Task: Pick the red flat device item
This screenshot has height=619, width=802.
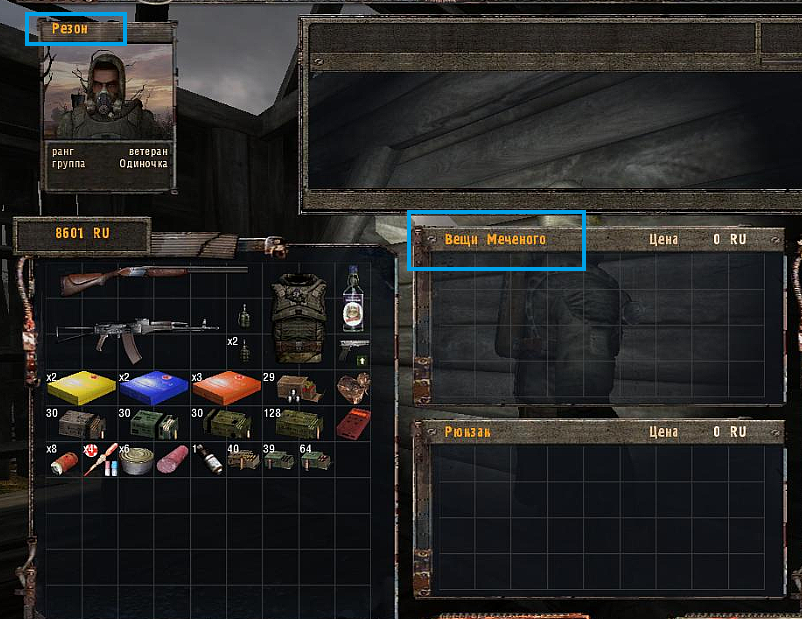Action: click(x=352, y=422)
